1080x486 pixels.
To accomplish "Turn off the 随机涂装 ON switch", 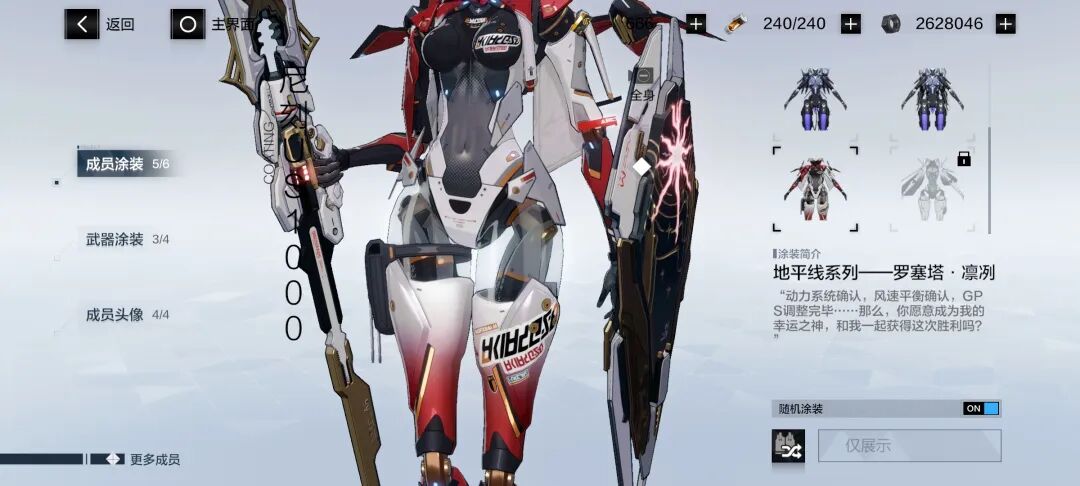I will click(x=981, y=408).
